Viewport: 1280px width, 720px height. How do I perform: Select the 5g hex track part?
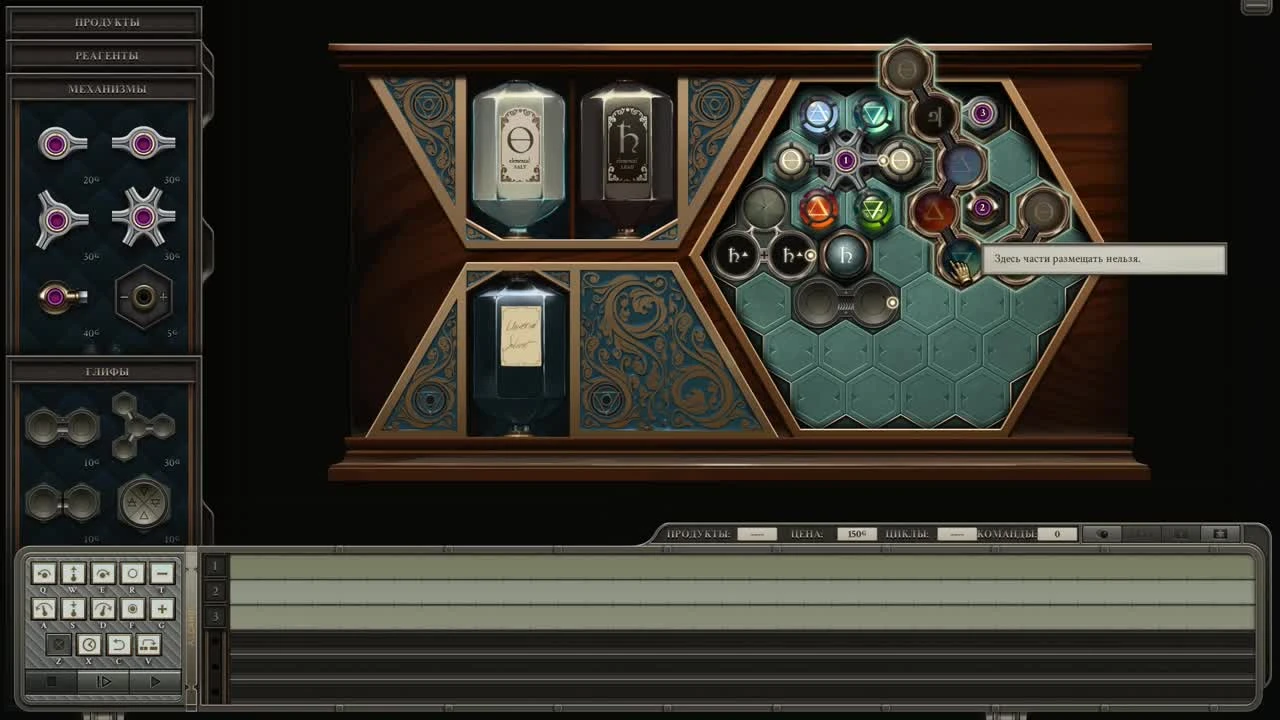145,295
